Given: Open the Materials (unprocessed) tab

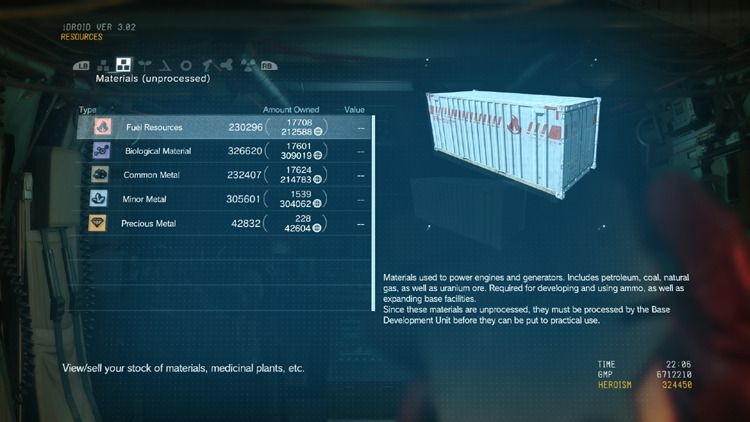Looking at the screenshot, I should [123, 65].
